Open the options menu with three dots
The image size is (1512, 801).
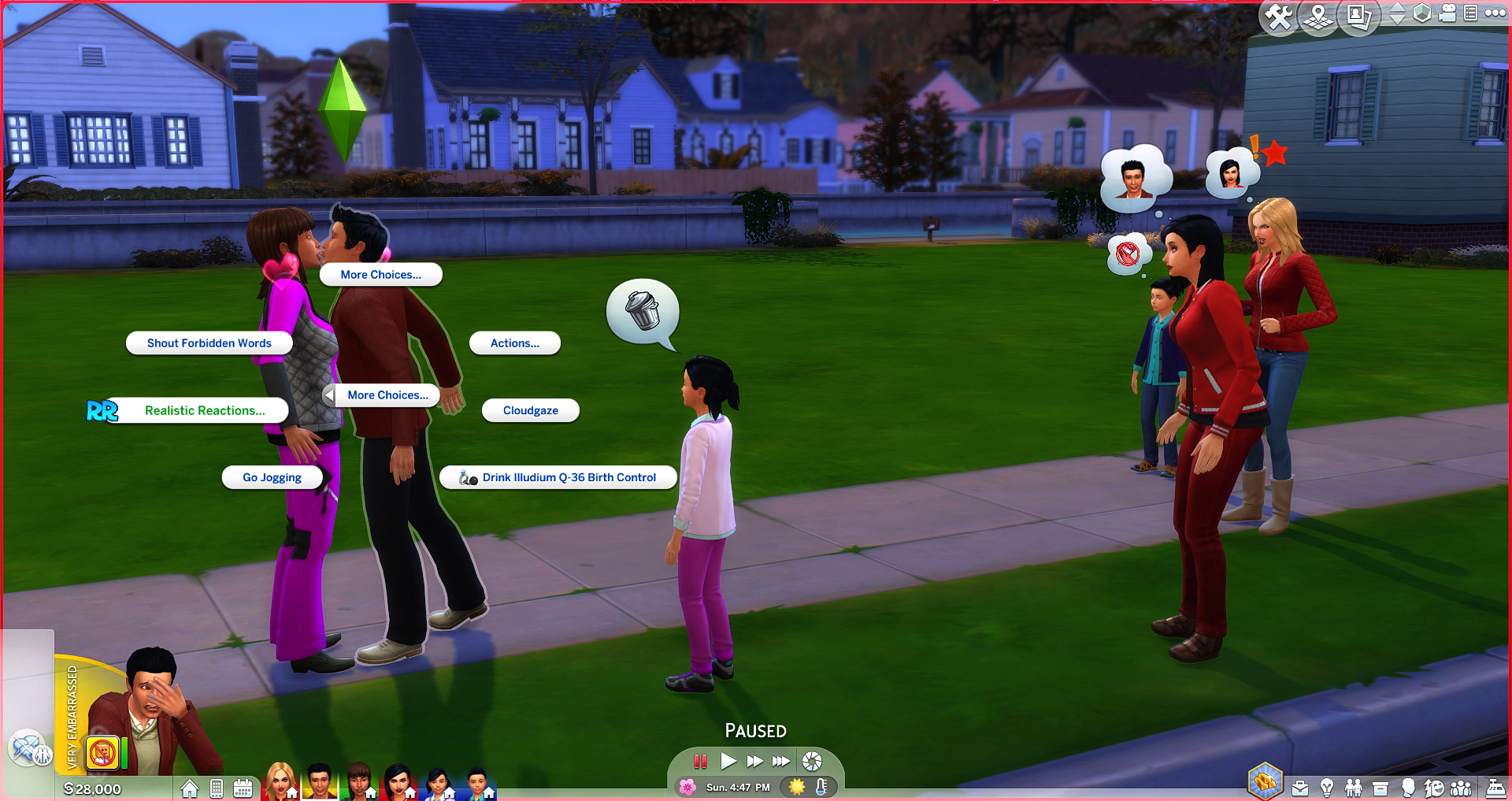coord(1495,13)
